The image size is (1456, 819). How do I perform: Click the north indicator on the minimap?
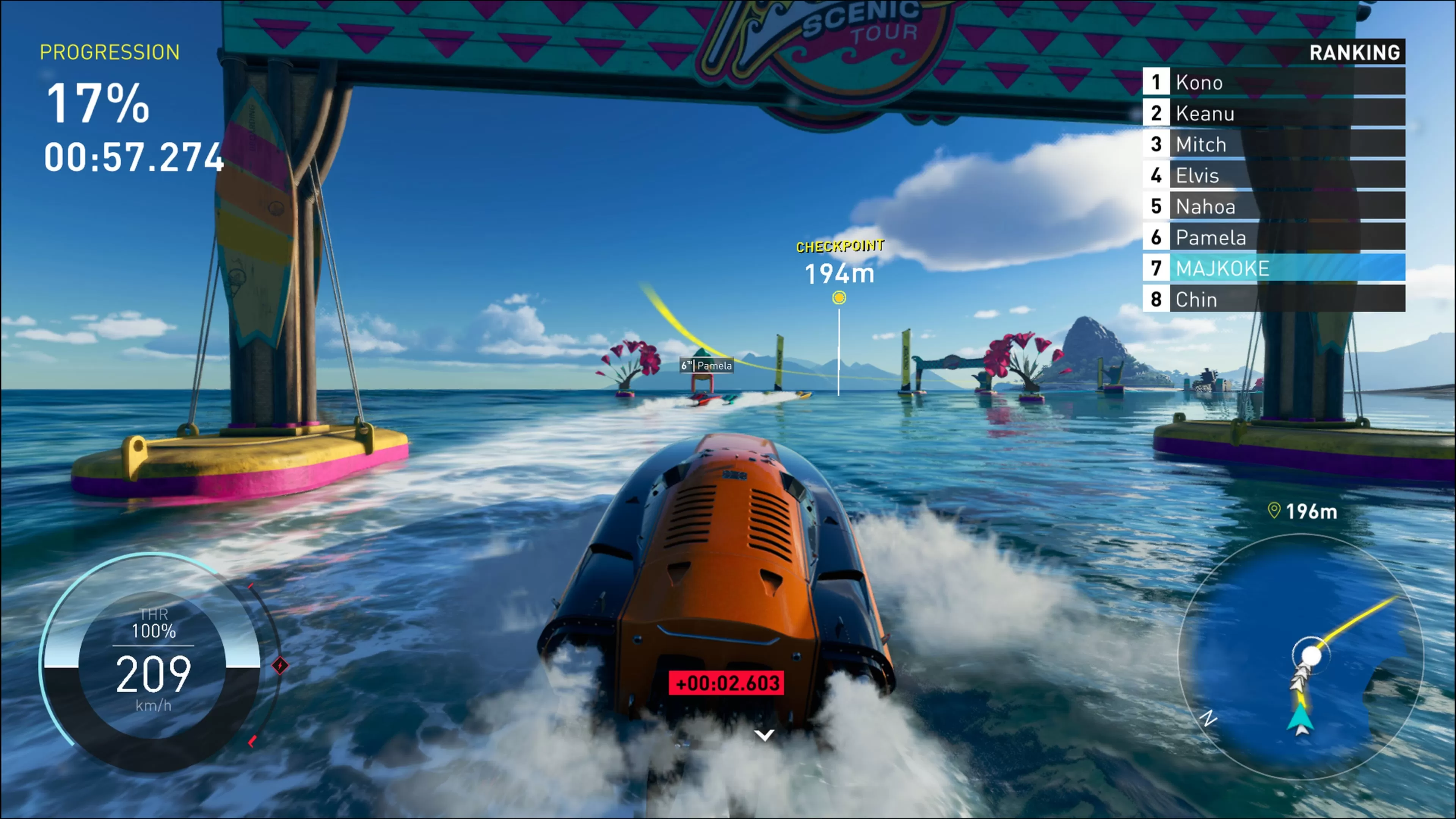pos(1208,720)
